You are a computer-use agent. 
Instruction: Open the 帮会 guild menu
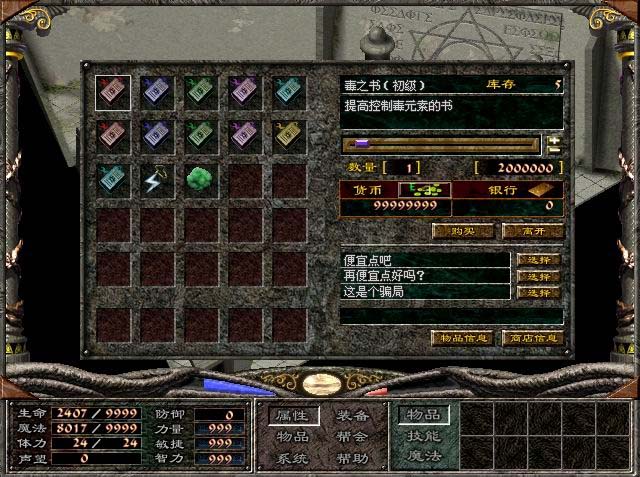click(352, 437)
